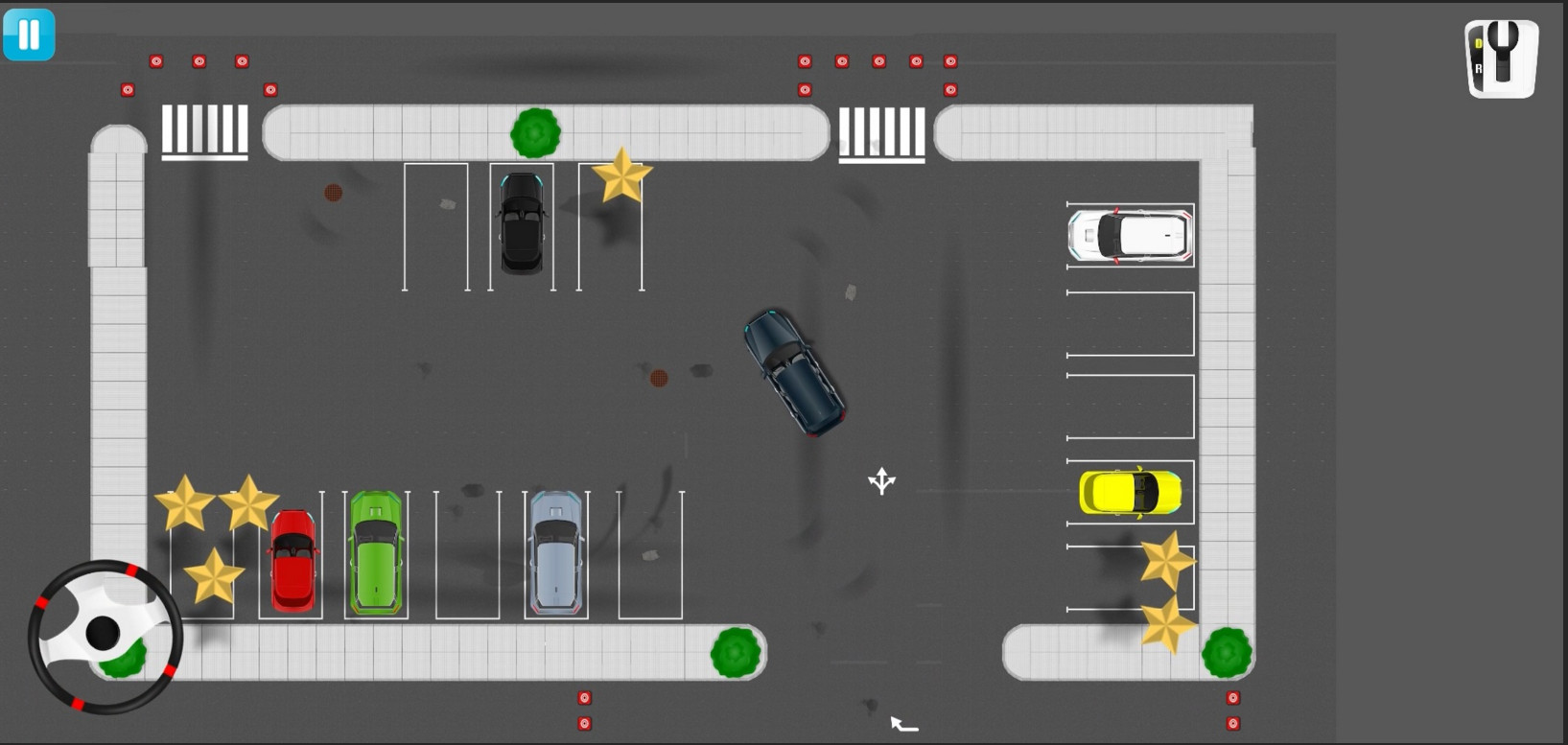Image resolution: width=1568 pixels, height=745 pixels.
Task: Click the tree on the bottom sidewalk
Action: click(x=735, y=653)
